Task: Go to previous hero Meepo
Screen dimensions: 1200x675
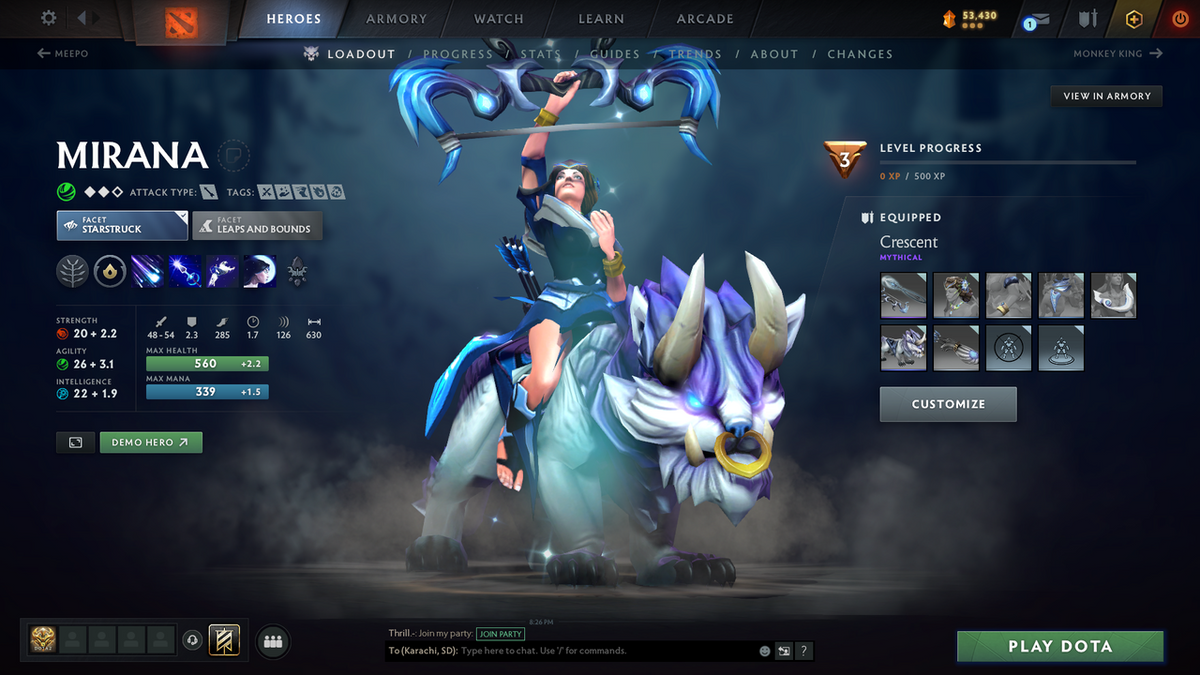Action: [x=63, y=54]
